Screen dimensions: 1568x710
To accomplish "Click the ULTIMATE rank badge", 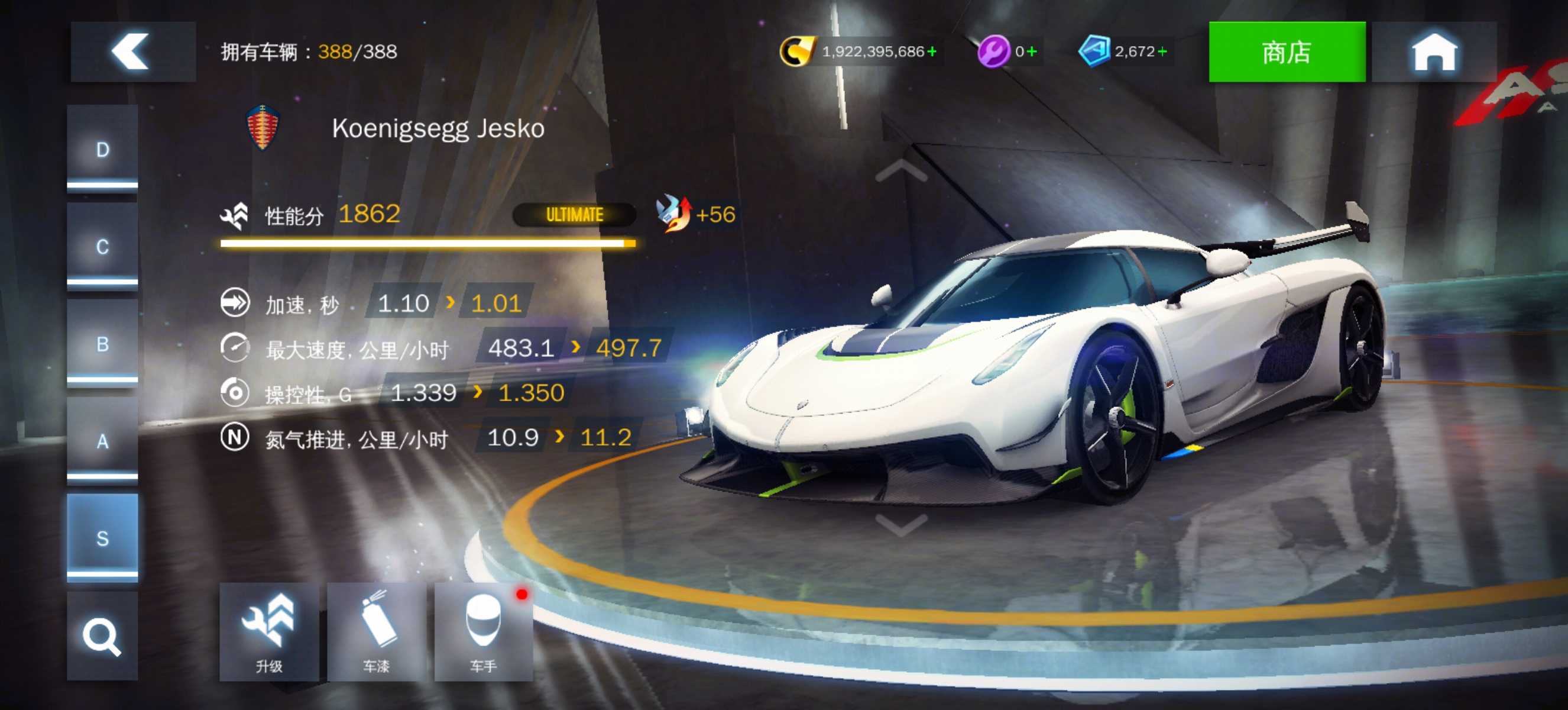I will click(x=574, y=214).
